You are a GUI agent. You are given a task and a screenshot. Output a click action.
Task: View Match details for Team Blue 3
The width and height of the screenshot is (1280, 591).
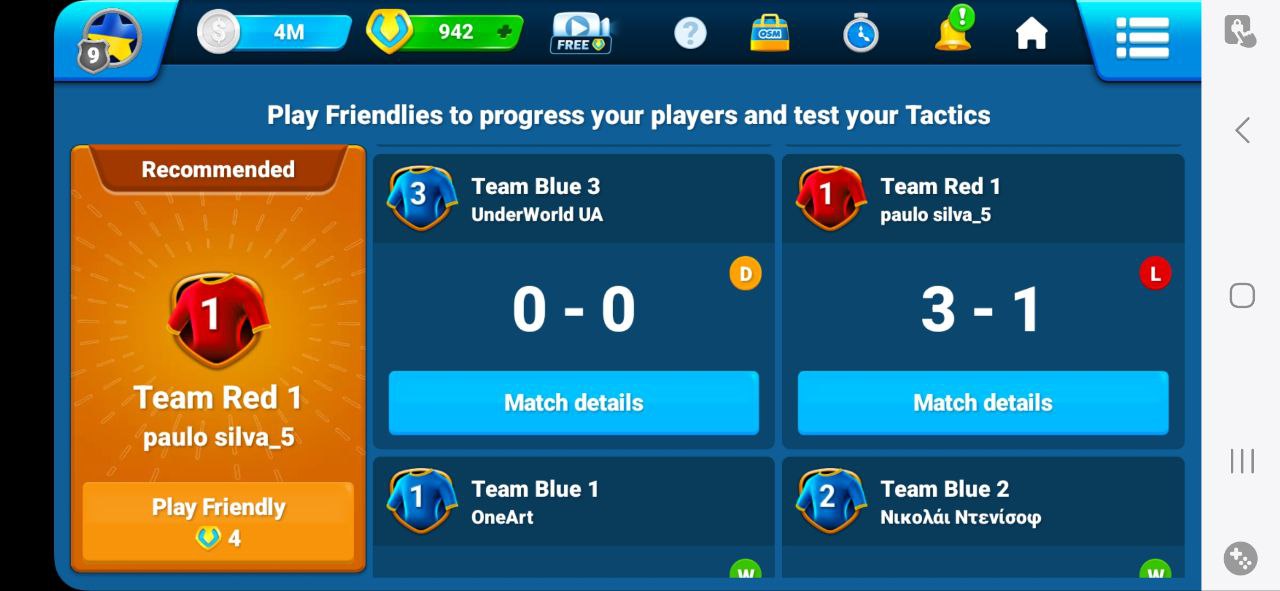(573, 403)
